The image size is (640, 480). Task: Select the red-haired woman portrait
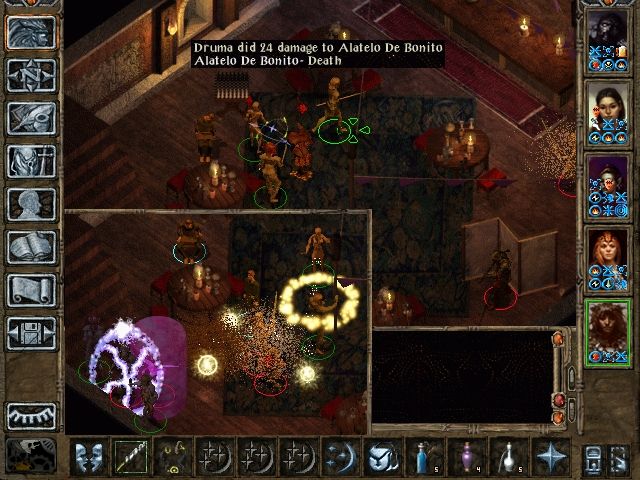(x=606, y=258)
